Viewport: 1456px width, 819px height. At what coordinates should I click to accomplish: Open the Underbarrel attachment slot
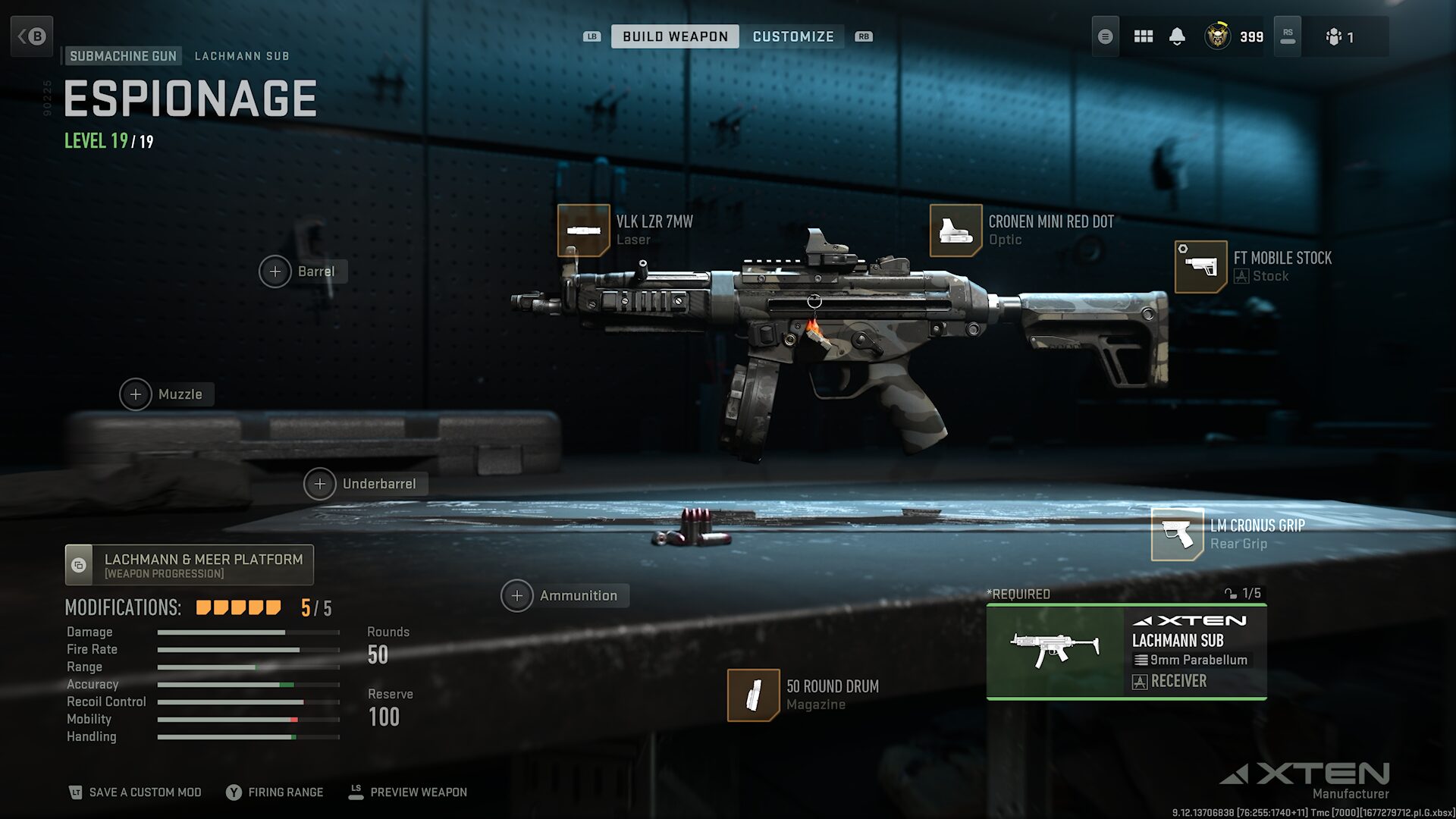tap(320, 484)
